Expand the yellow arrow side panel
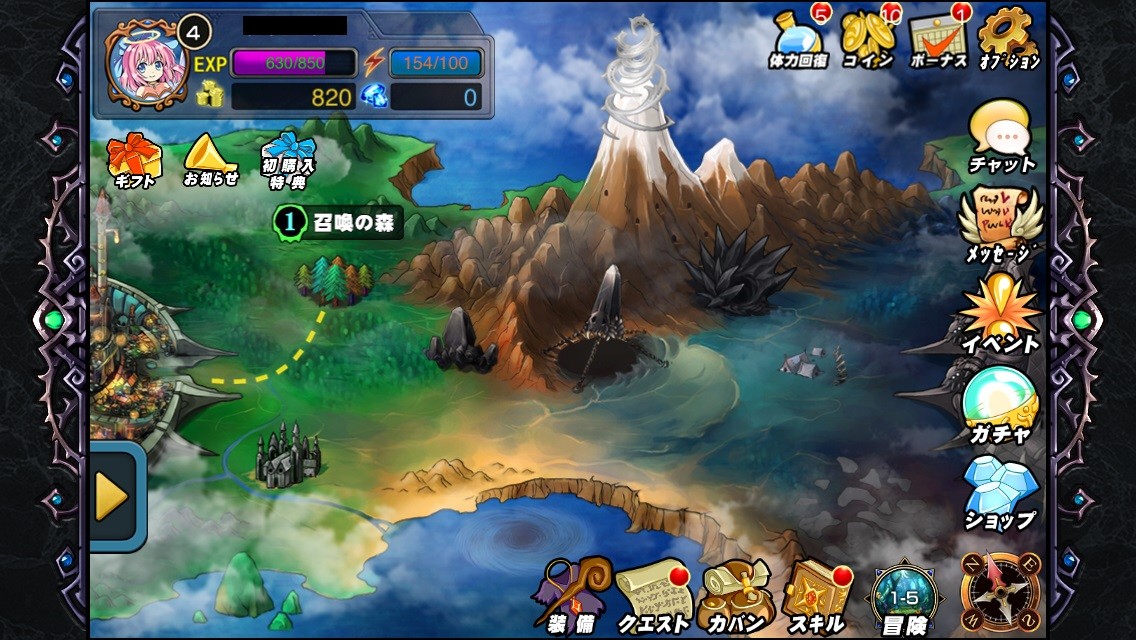Image resolution: width=1136 pixels, height=640 pixels. [115, 497]
